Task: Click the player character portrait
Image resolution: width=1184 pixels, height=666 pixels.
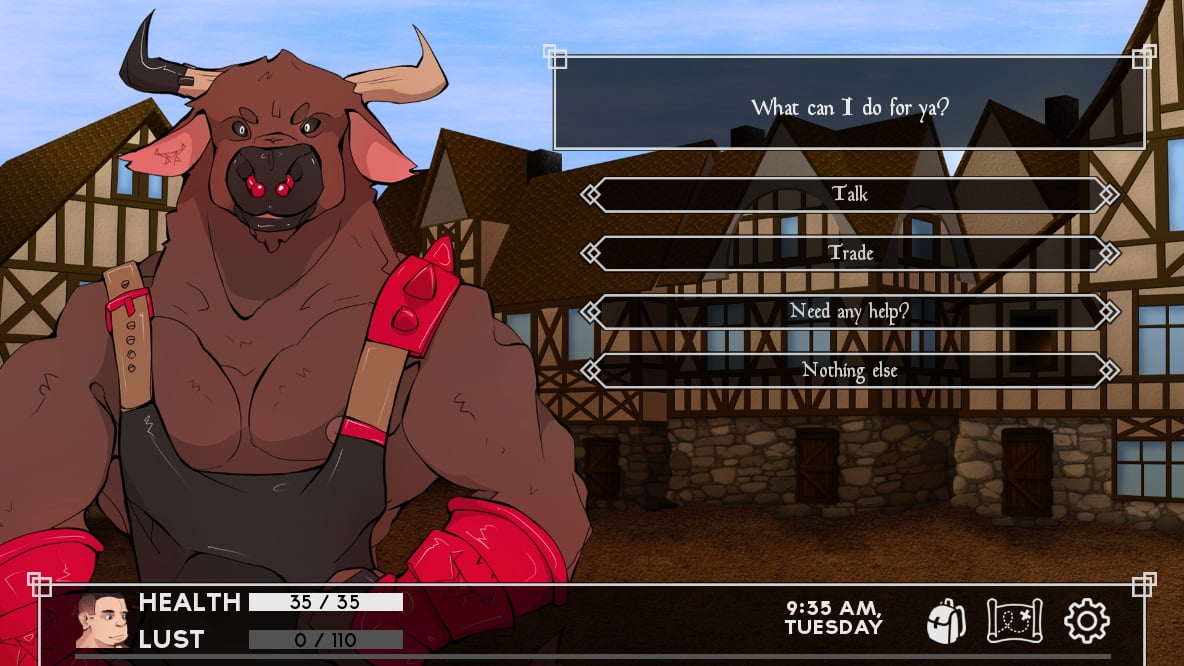Action: coord(104,620)
